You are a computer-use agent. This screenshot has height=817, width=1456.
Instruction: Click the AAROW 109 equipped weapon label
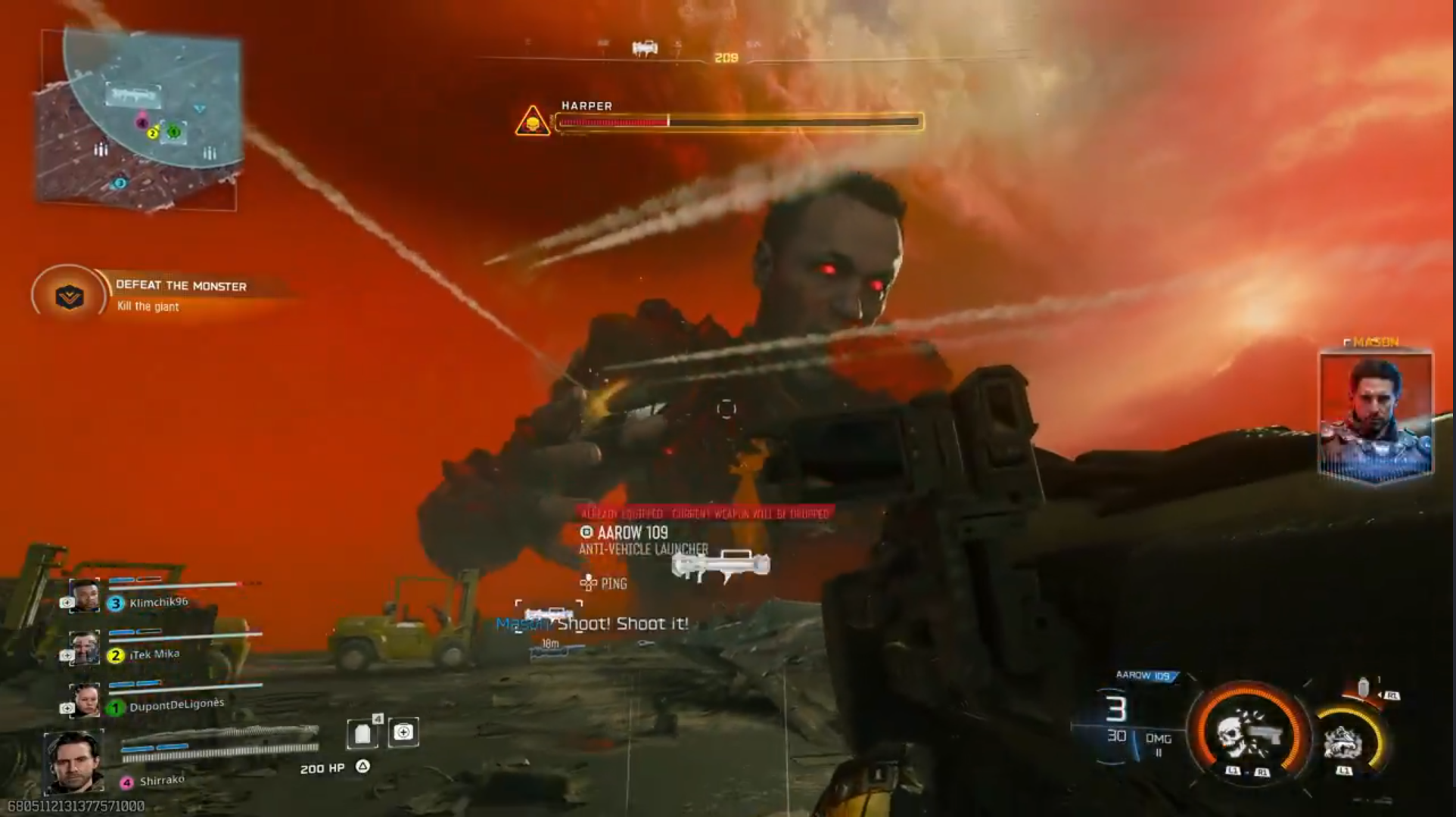point(1143,676)
